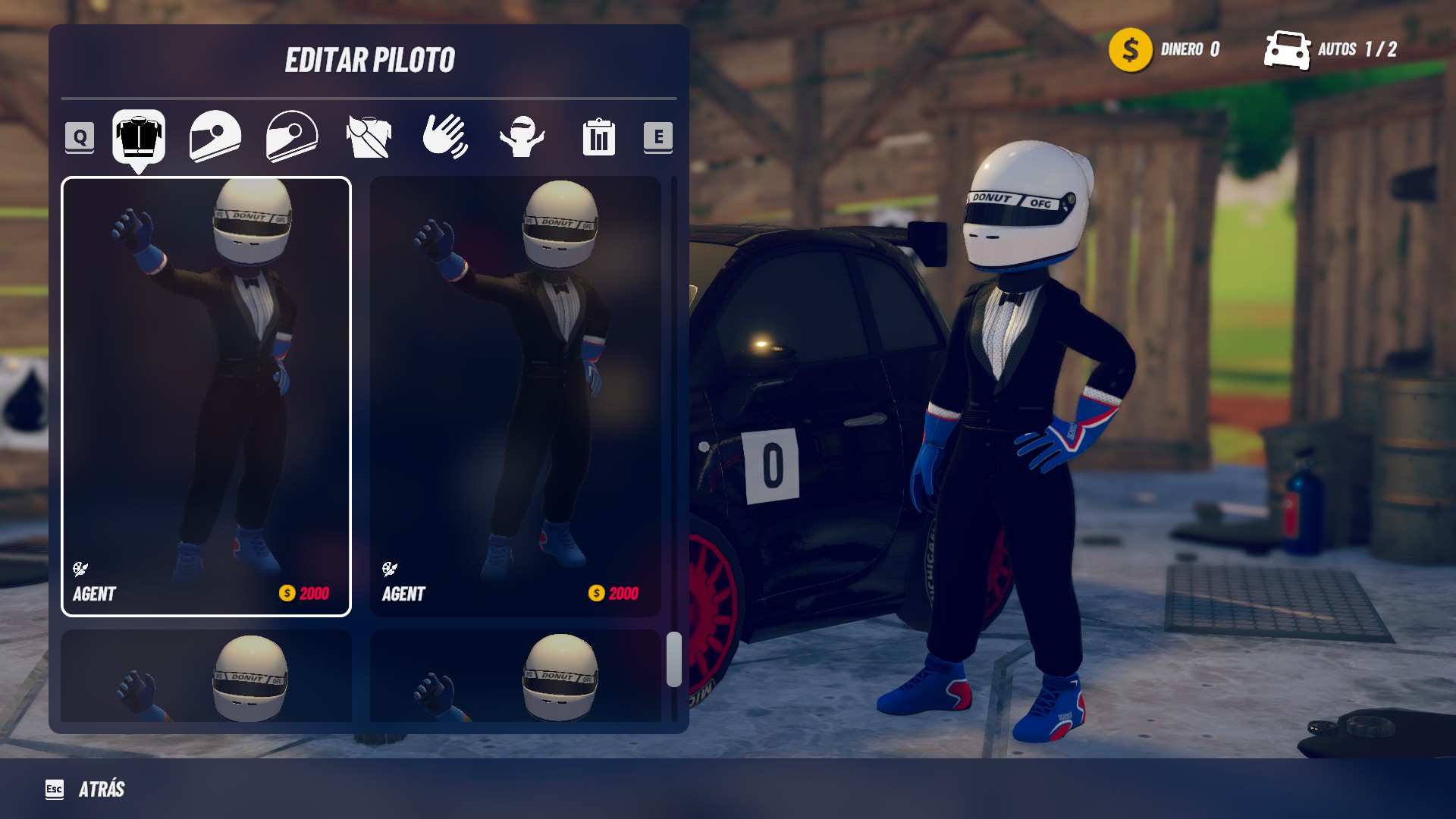Pick the Agent suit card without outline

[x=515, y=397]
